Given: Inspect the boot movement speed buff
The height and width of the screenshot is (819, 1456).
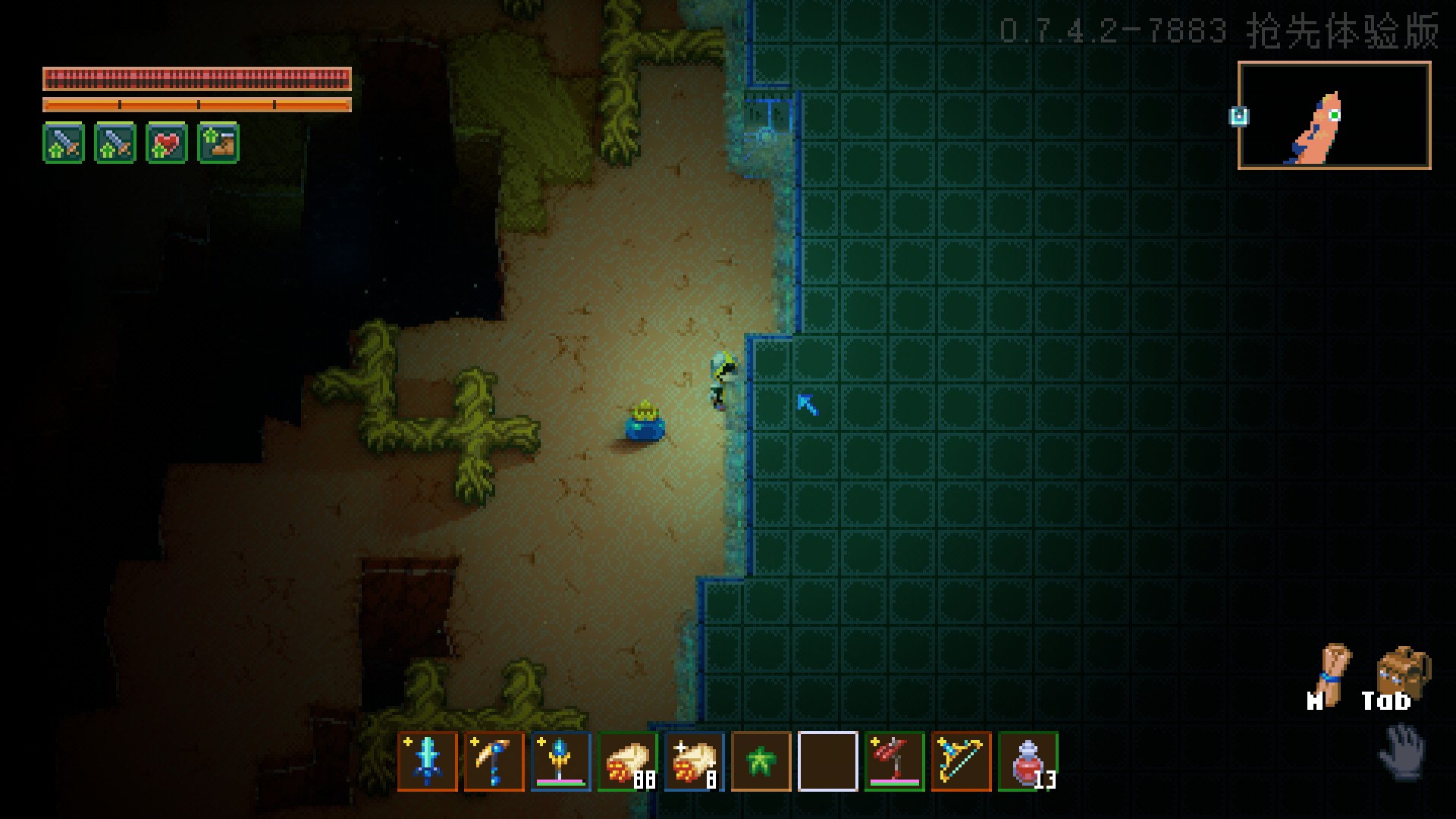Looking at the screenshot, I should [x=218, y=143].
